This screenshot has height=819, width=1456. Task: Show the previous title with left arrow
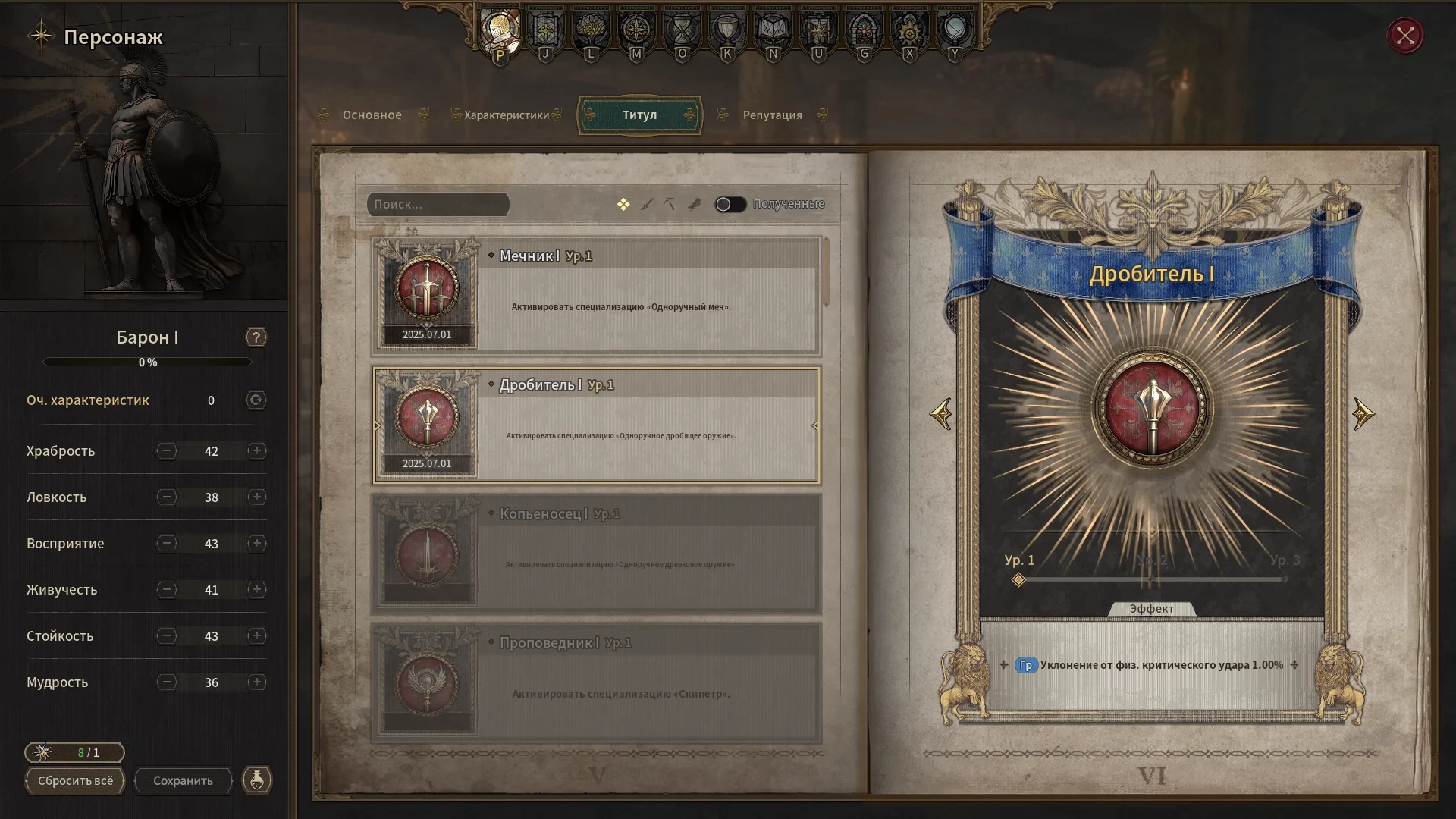pos(941,414)
